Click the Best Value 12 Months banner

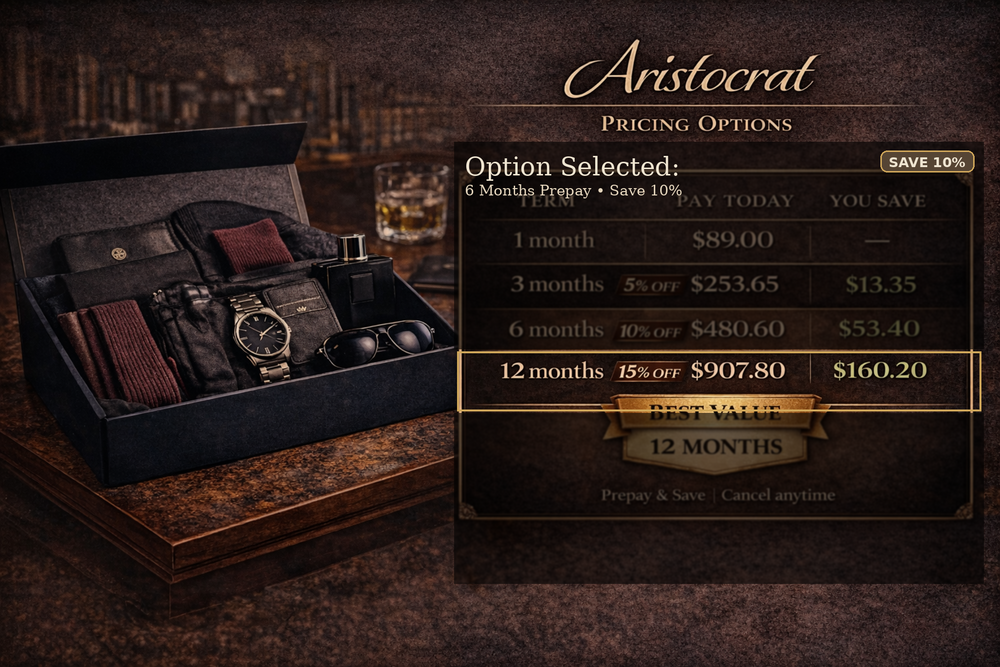pyautogui.click(x=716, y=434)
